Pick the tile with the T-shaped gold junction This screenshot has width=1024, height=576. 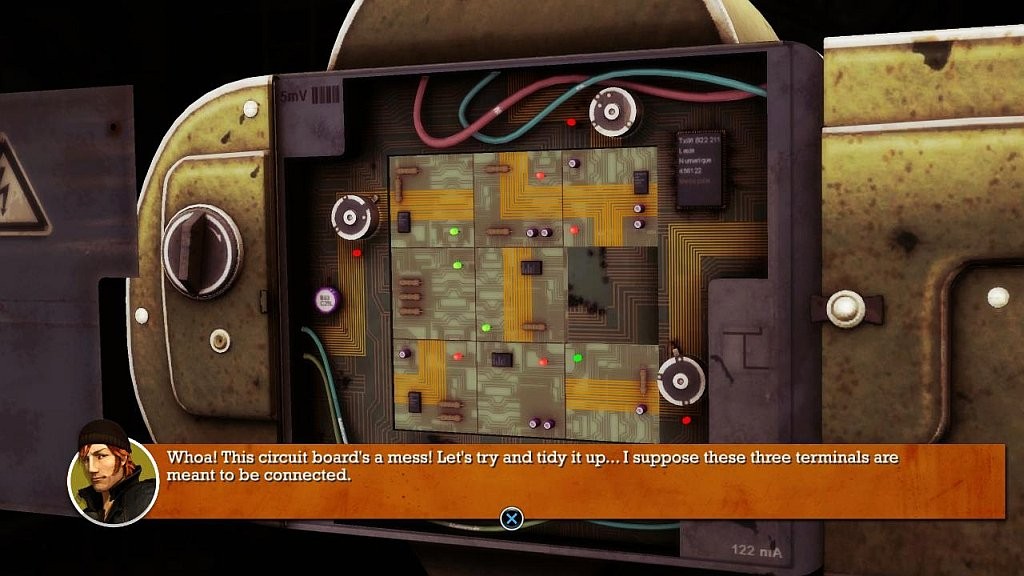pos(610,201)
